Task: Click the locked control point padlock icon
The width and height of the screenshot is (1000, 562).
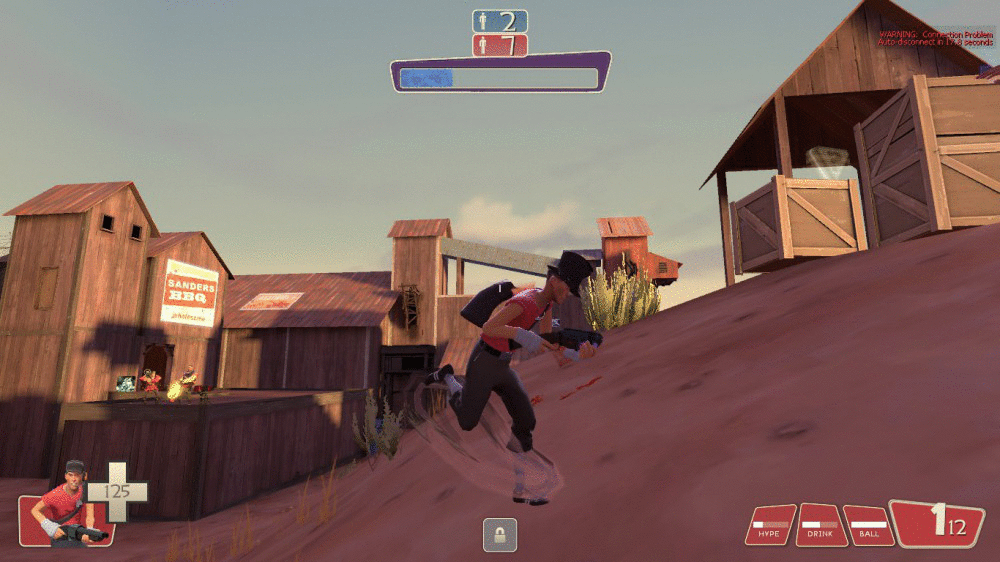Action: (499, 534)
